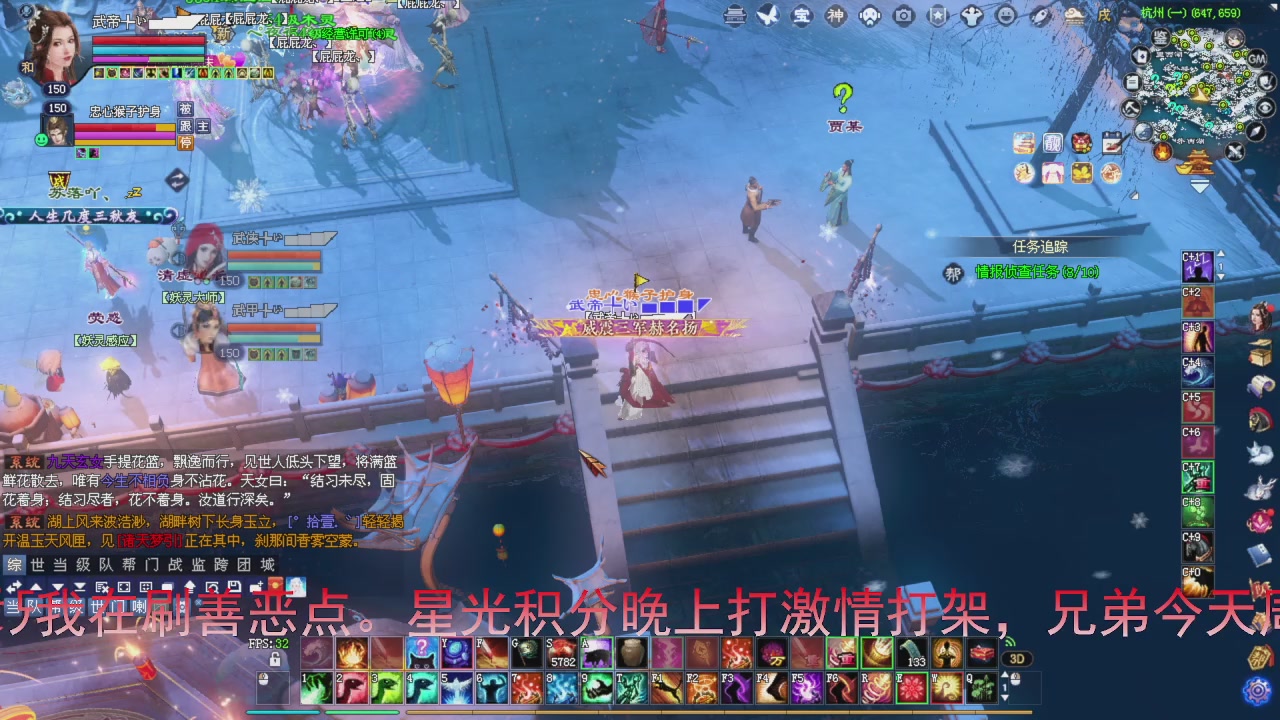Toggle the 3D minimap view button
The image size is (1280, 720).
[1017, 659]
